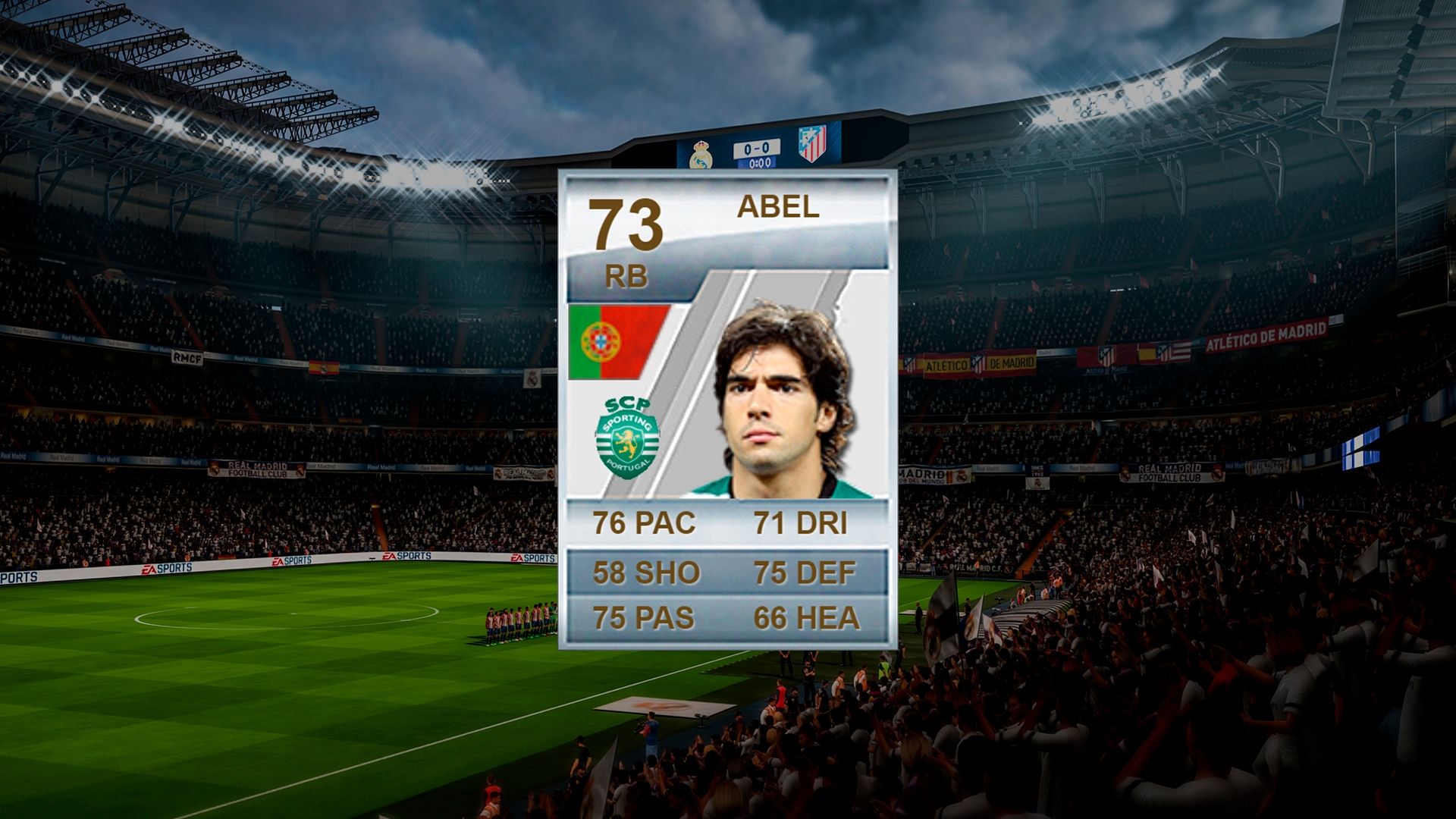
Task: Click the Sporting CP club crest
Action: click(628, 438)
